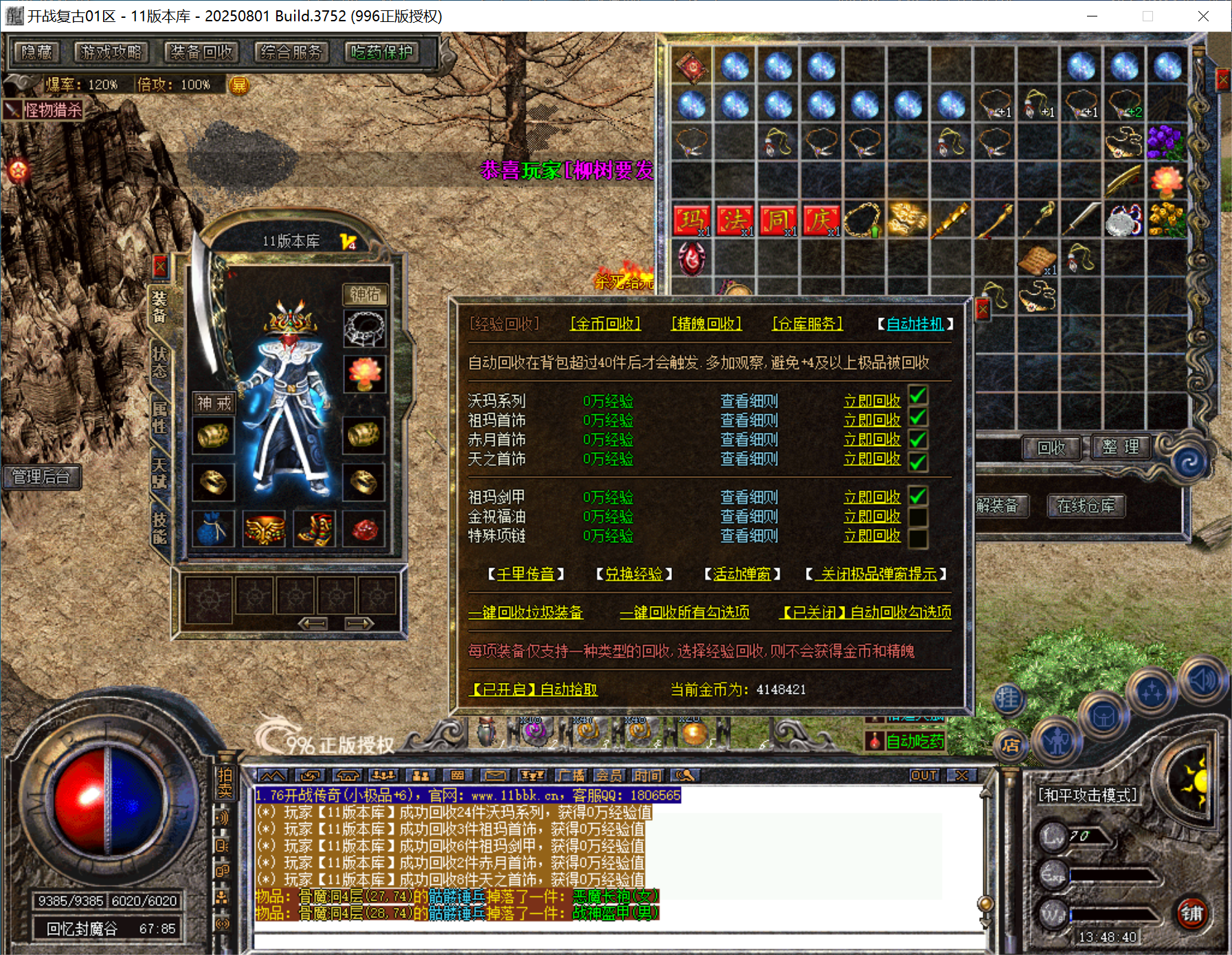Open the 在线仓库 storage
The image size is (1232, 955).
(x=1086, y=506)
